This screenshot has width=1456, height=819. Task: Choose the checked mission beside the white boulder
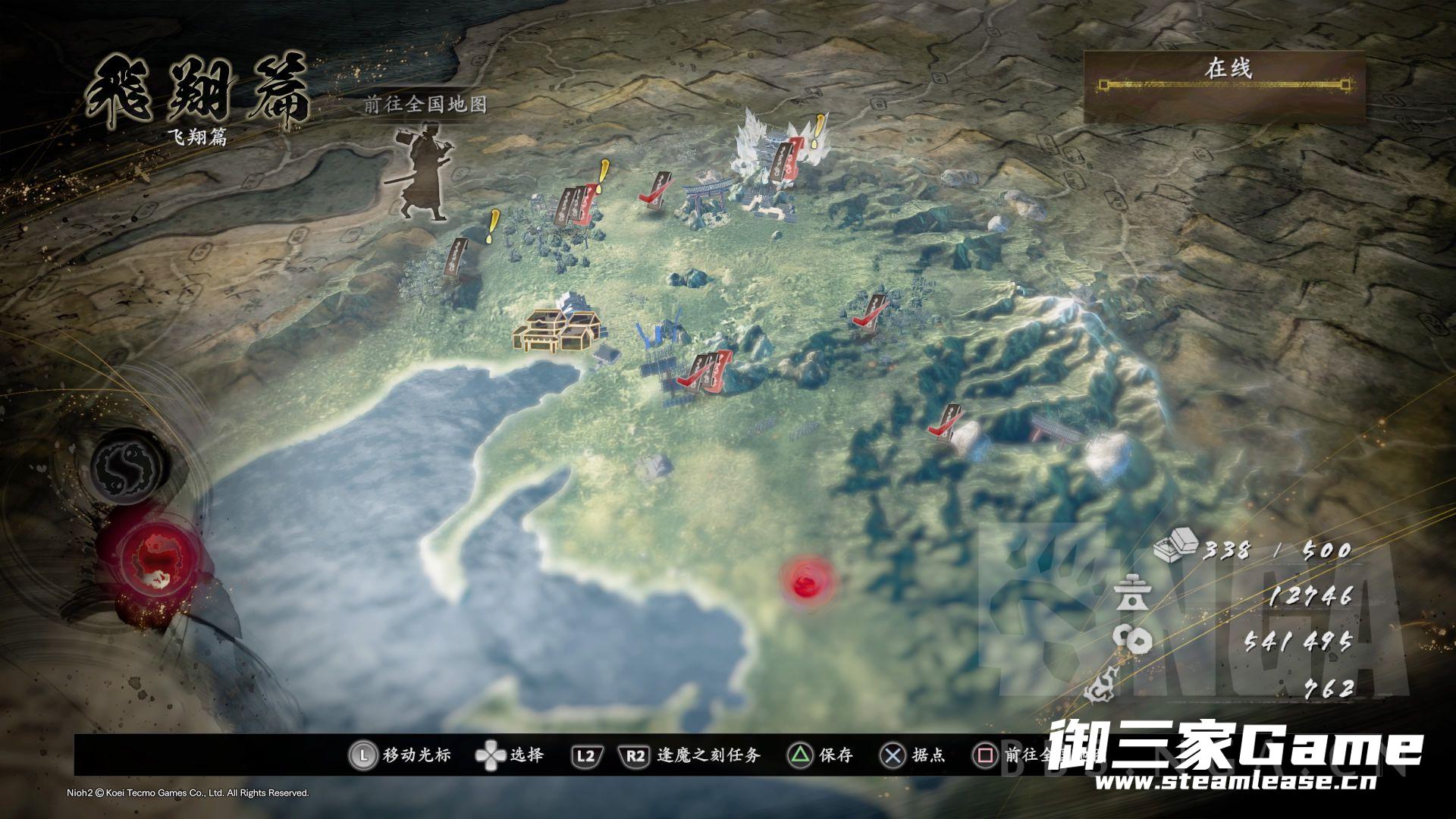pos(947,422)
